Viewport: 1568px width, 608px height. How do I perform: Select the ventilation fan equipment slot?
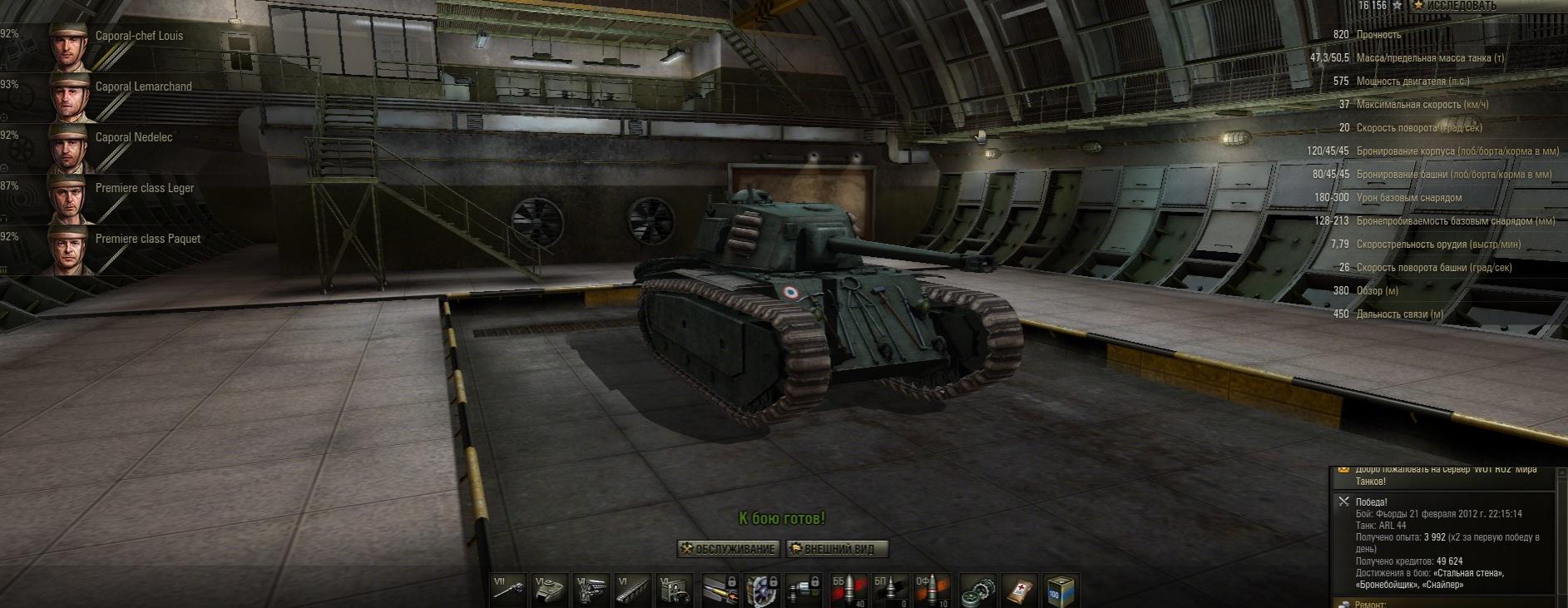[x=762, y=590]
